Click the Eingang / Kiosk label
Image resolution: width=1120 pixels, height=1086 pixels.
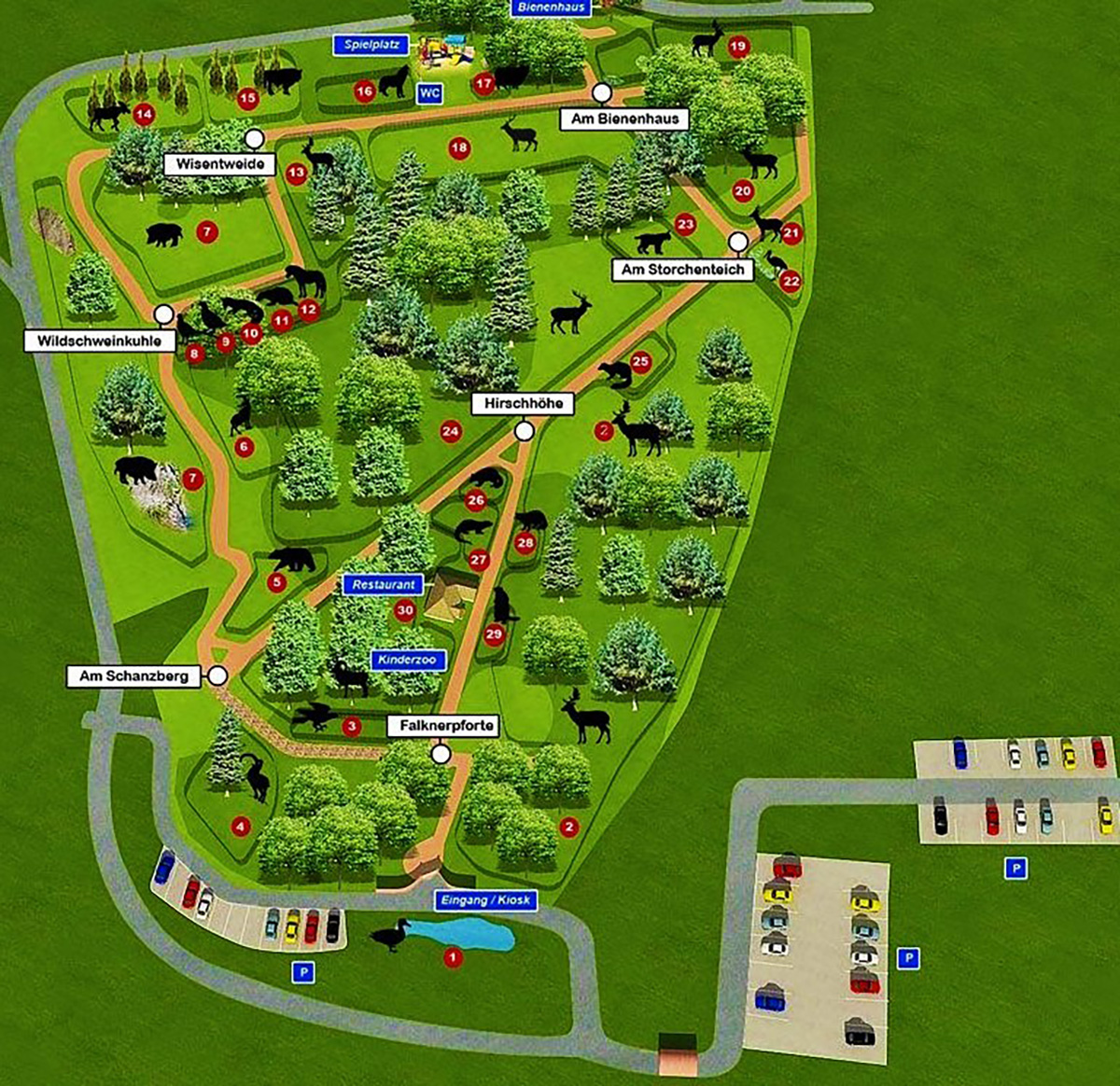click(x=484, y=900)
